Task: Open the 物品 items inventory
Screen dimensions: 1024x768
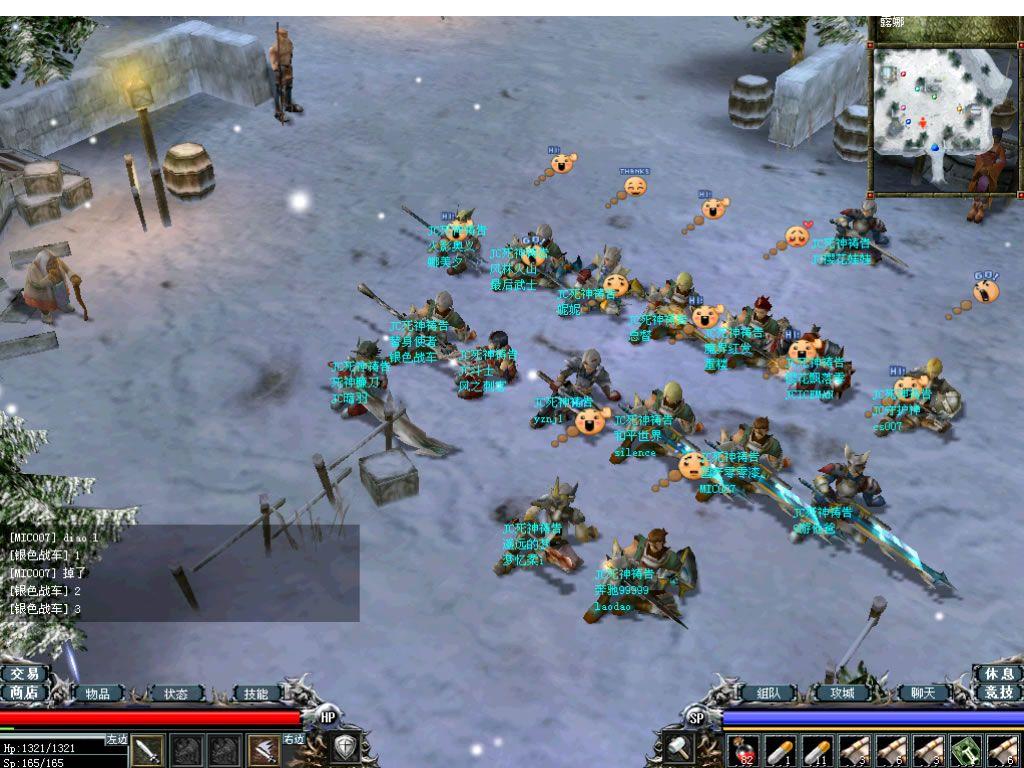Action: pos(97,693)
